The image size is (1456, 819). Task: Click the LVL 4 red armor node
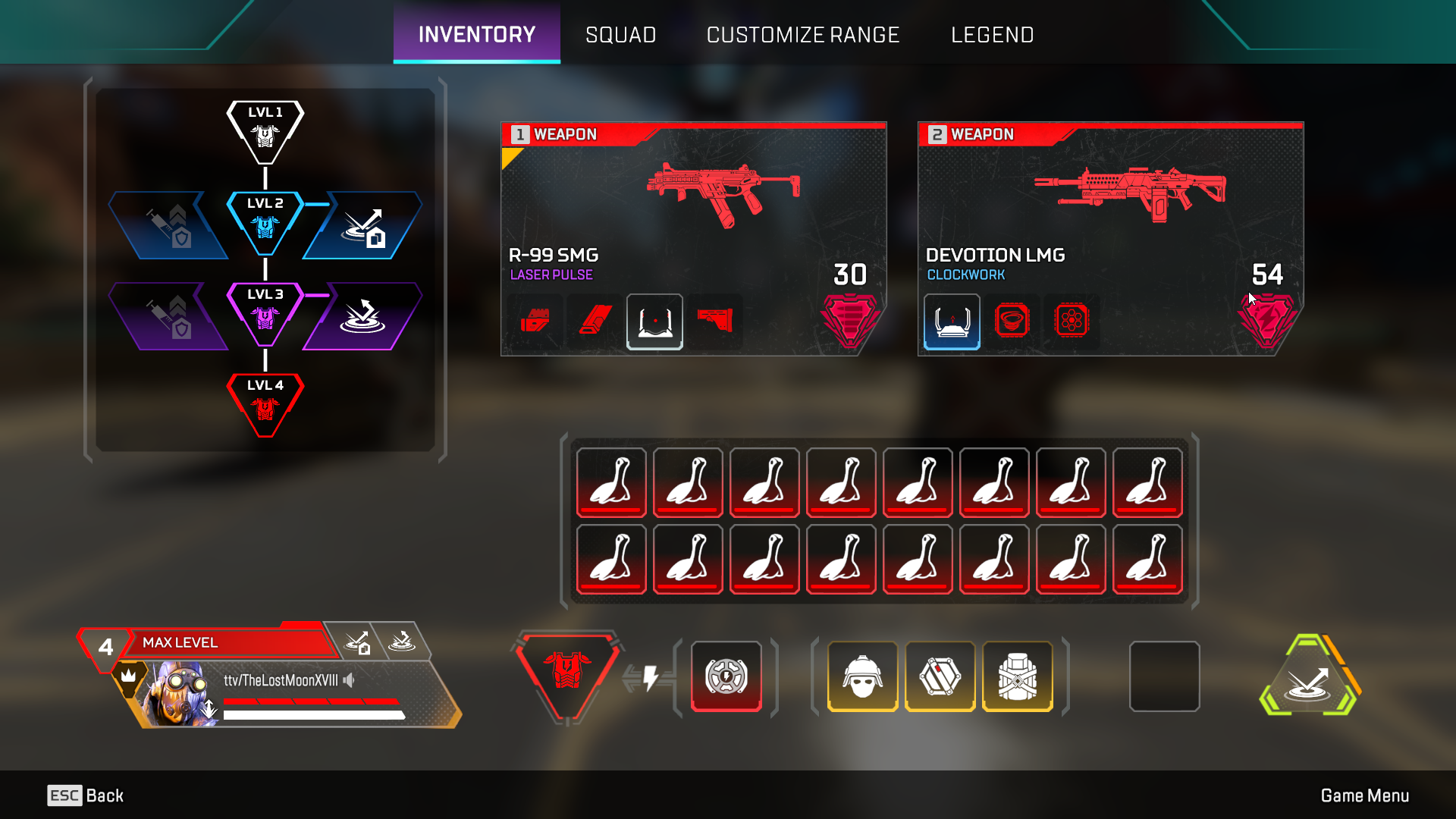[265, 405]
